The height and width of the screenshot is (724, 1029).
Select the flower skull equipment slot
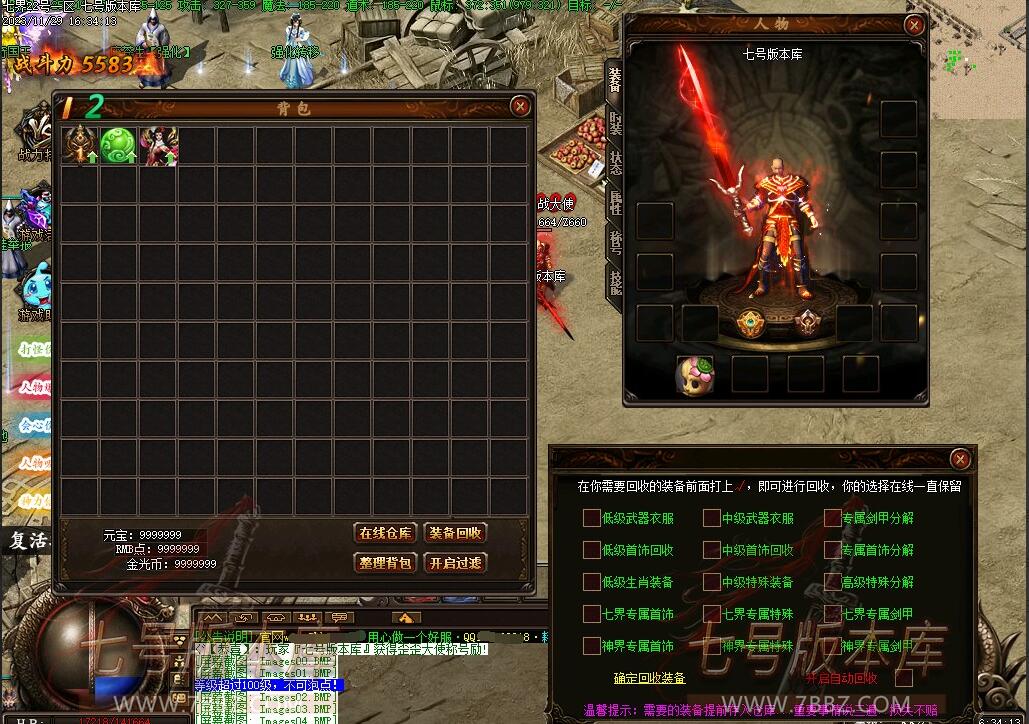pyautogui.click(x=695, y=374)
